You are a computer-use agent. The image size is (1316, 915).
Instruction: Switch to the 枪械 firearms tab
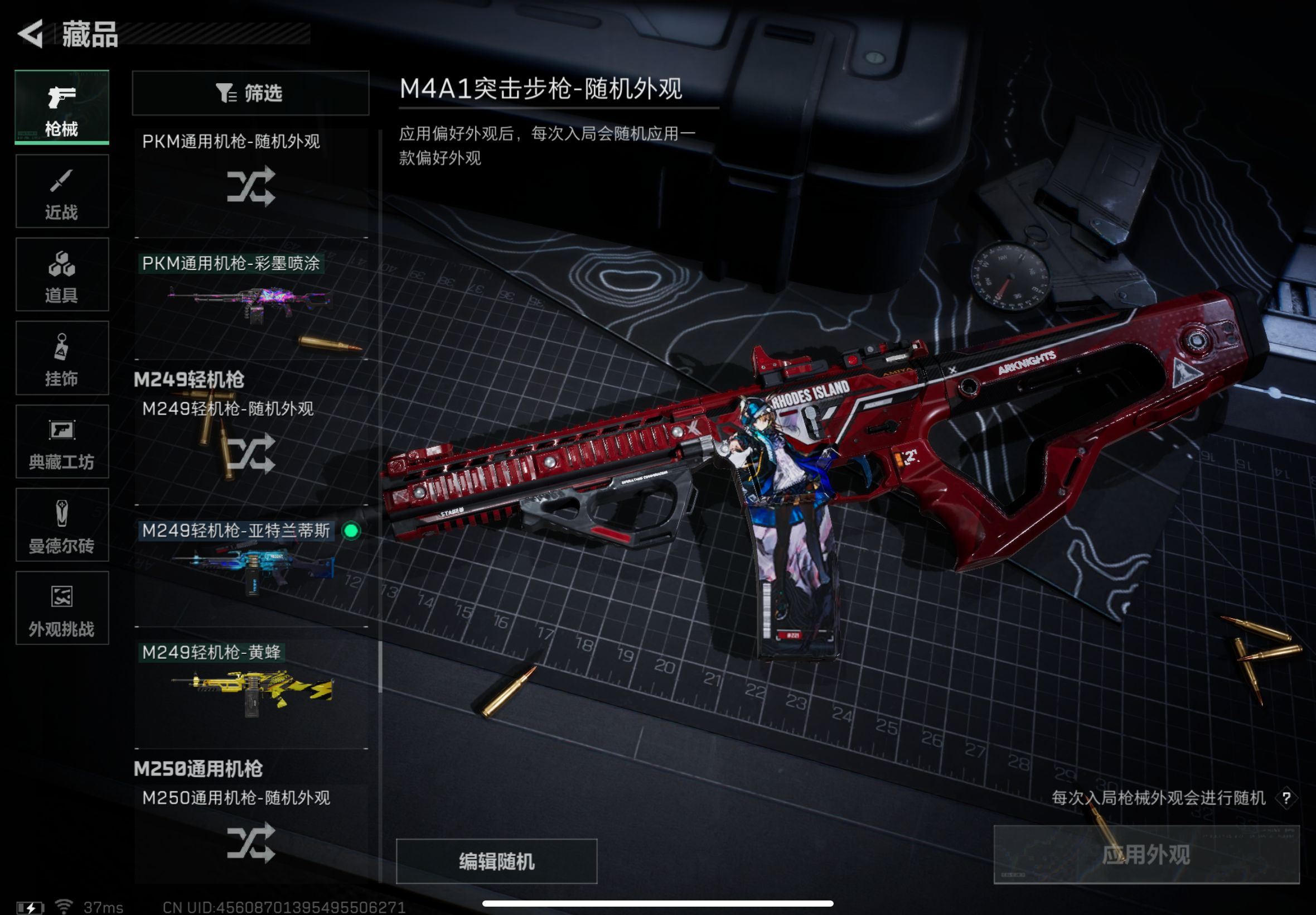tap(62, 107)
